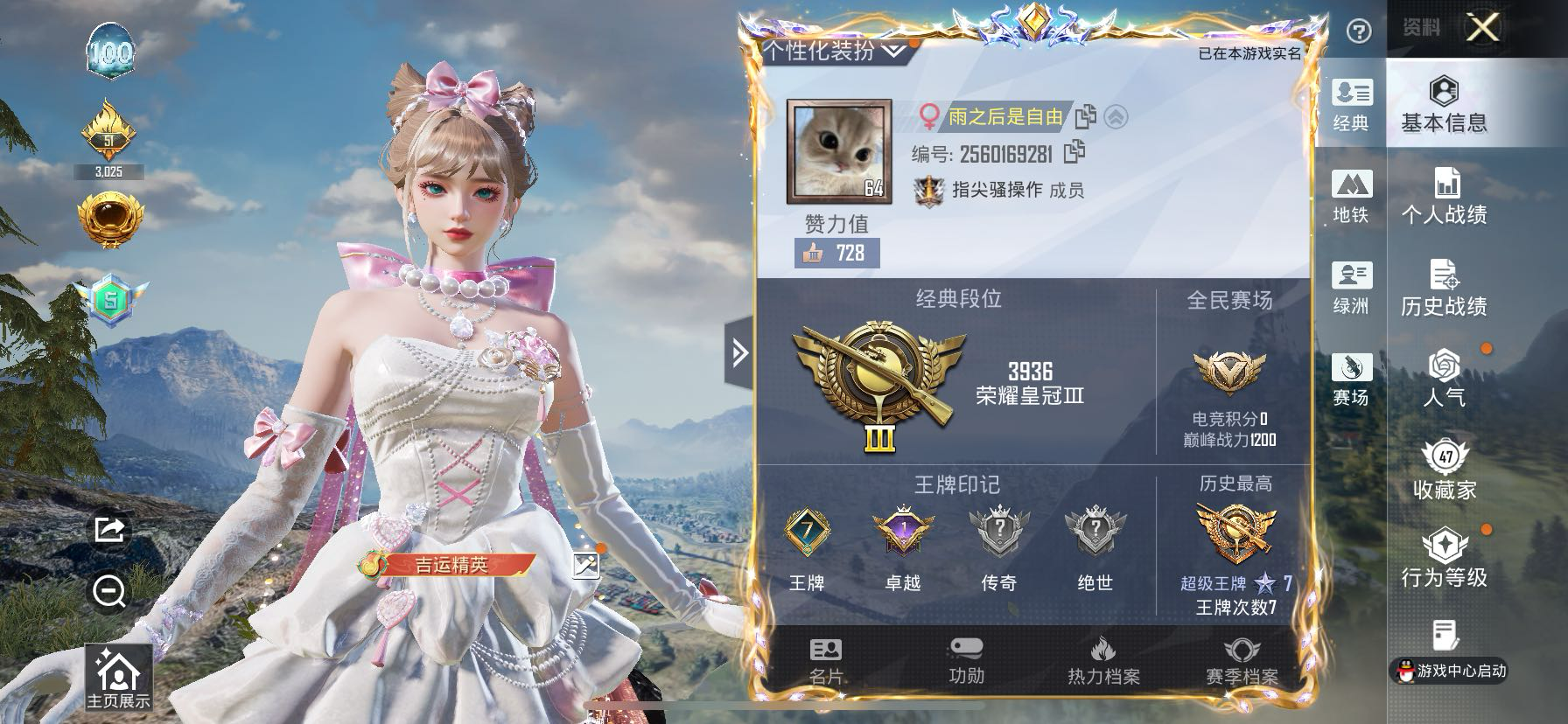Open the 收藏家 collector tab
The height and width of the screenshot is (724, 1568).
pyautogui.click(x=1445, y=472)
